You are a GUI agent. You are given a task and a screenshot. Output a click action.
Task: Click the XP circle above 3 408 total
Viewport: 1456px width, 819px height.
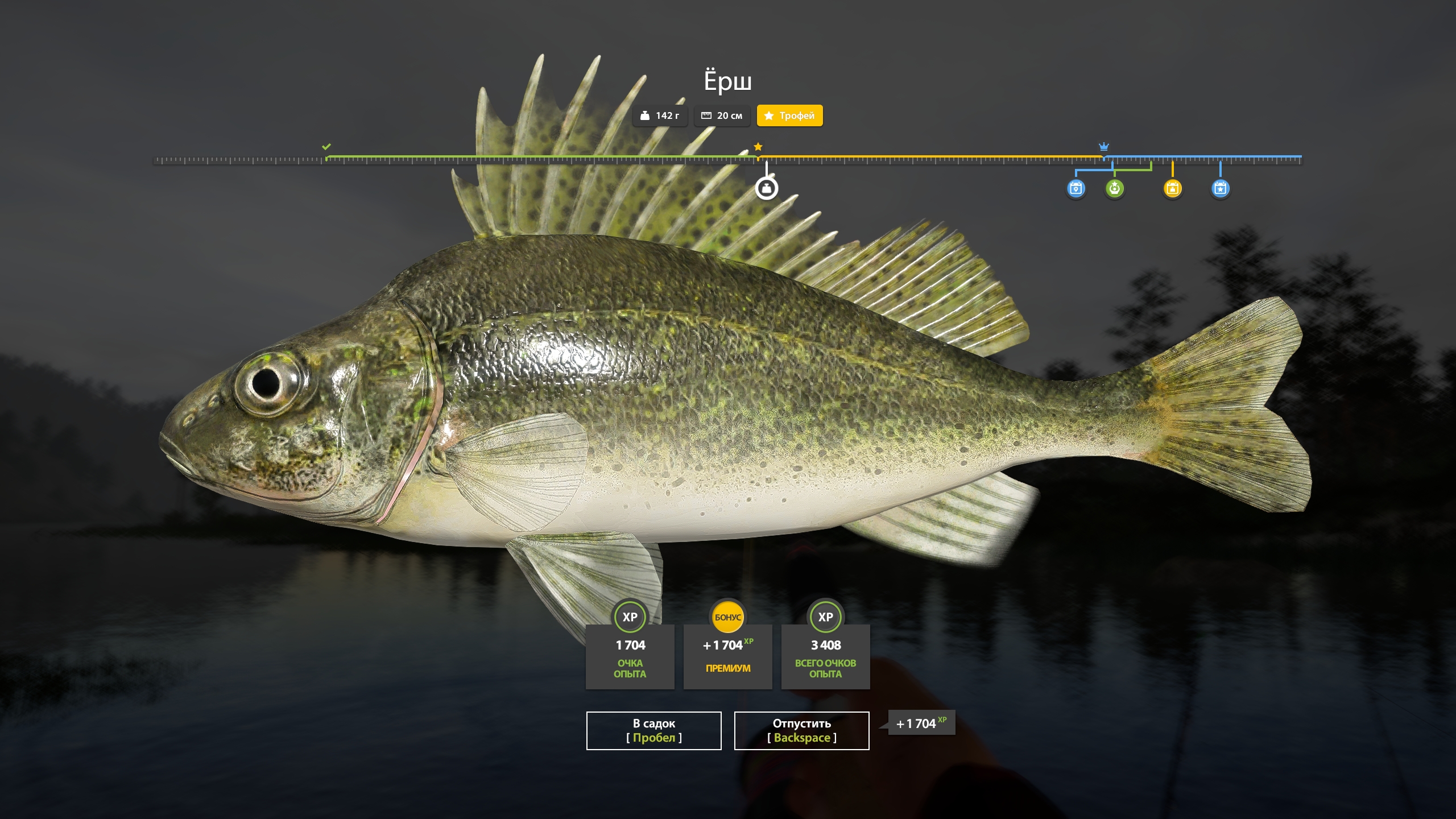(825, 616)
